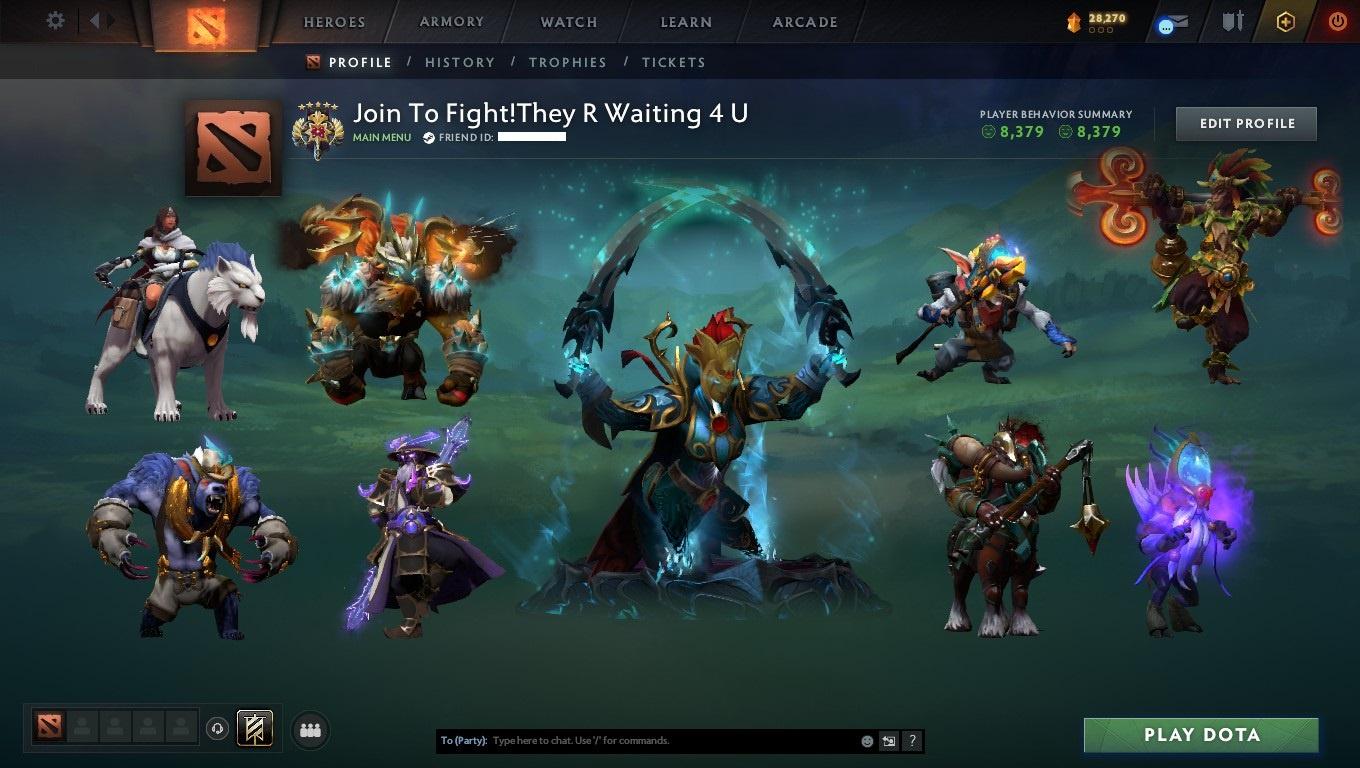
Task: Click the back navigation arrow
Action: coord(94,19)
